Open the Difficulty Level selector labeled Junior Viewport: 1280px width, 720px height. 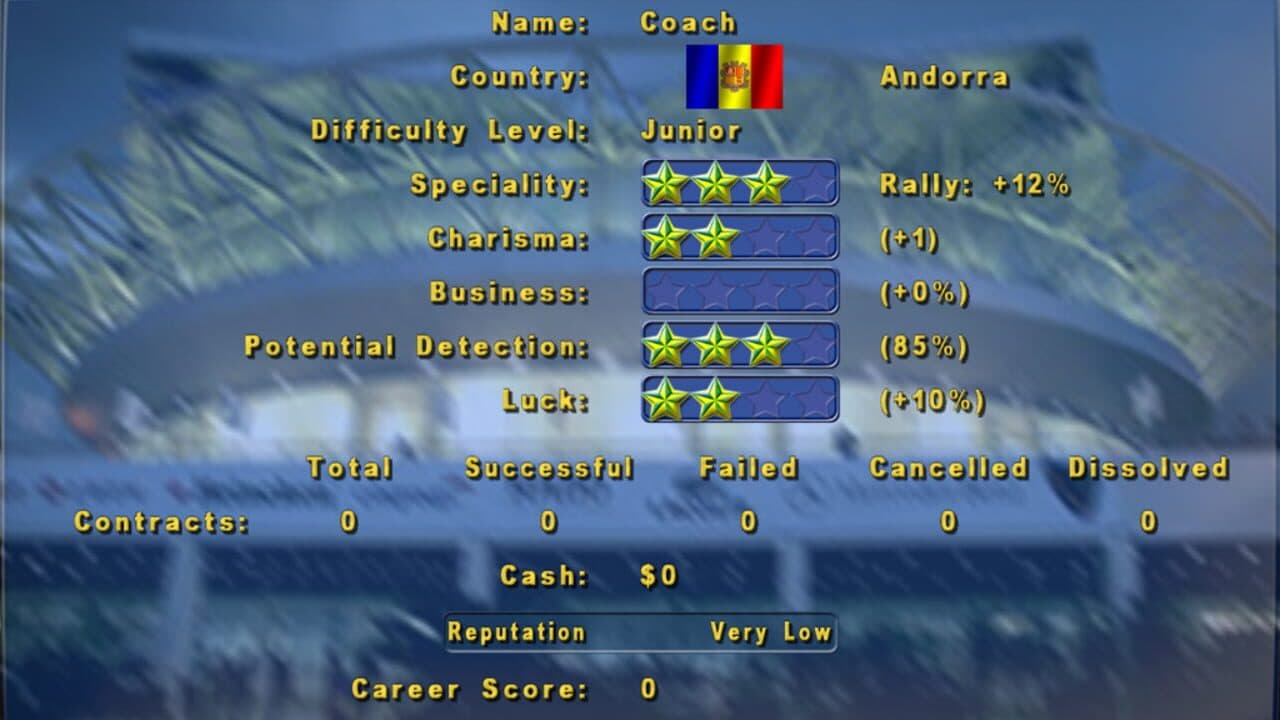tap(692, 130)
